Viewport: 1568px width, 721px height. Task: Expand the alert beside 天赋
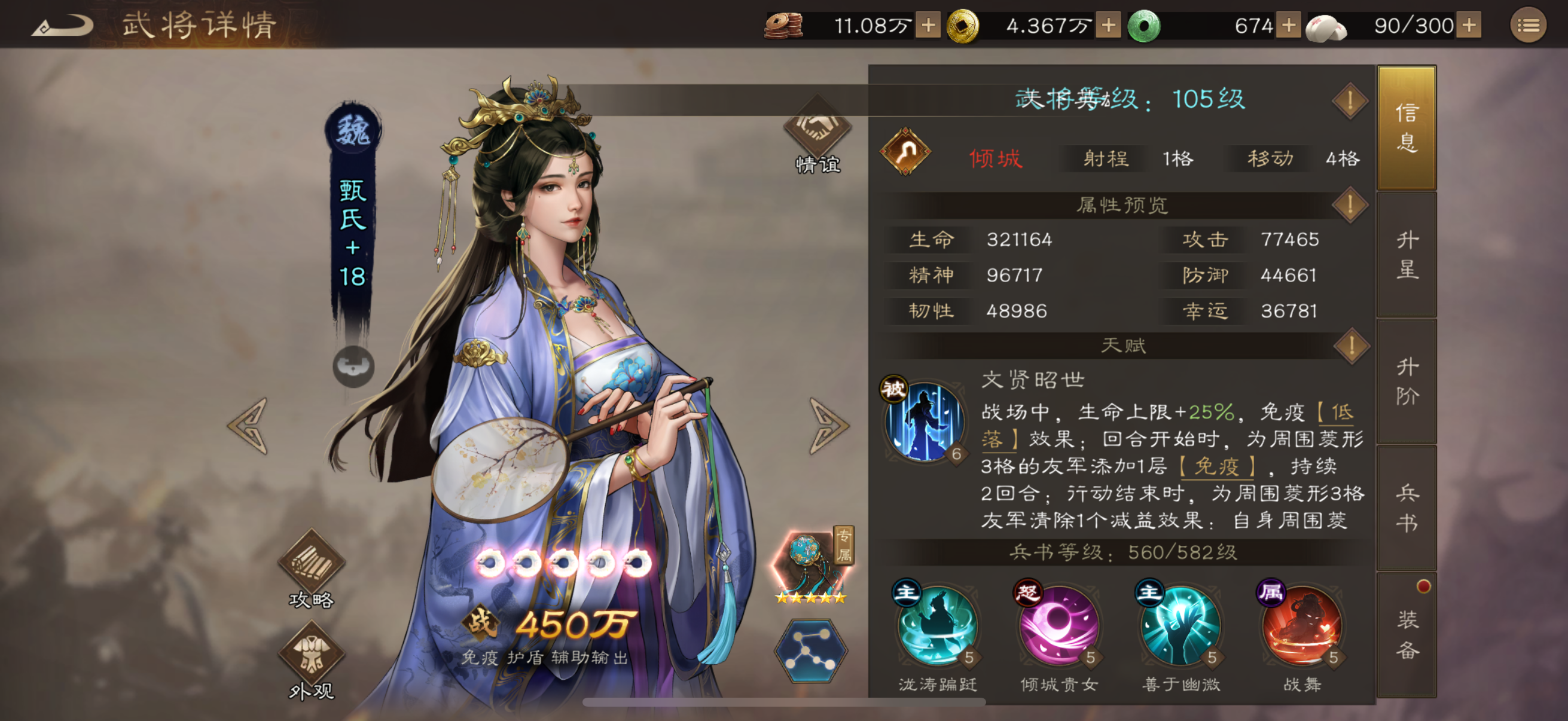(1351, 345)
